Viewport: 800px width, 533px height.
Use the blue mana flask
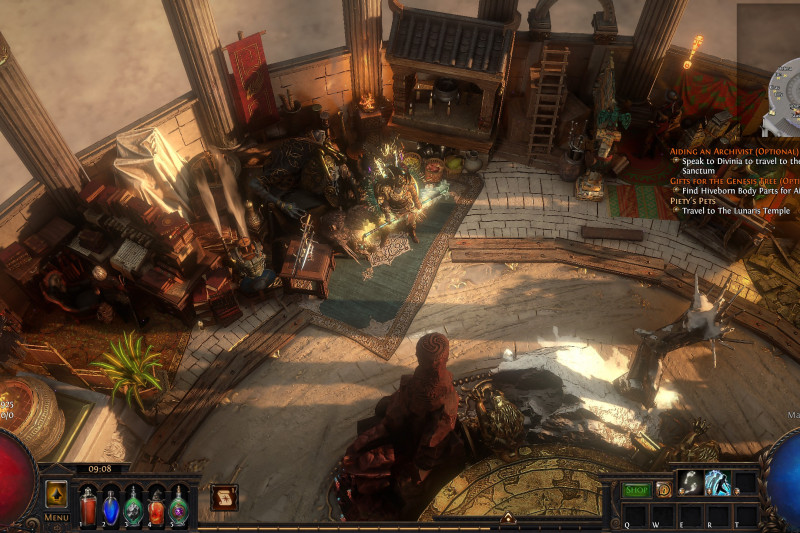[x=111, y=506]
